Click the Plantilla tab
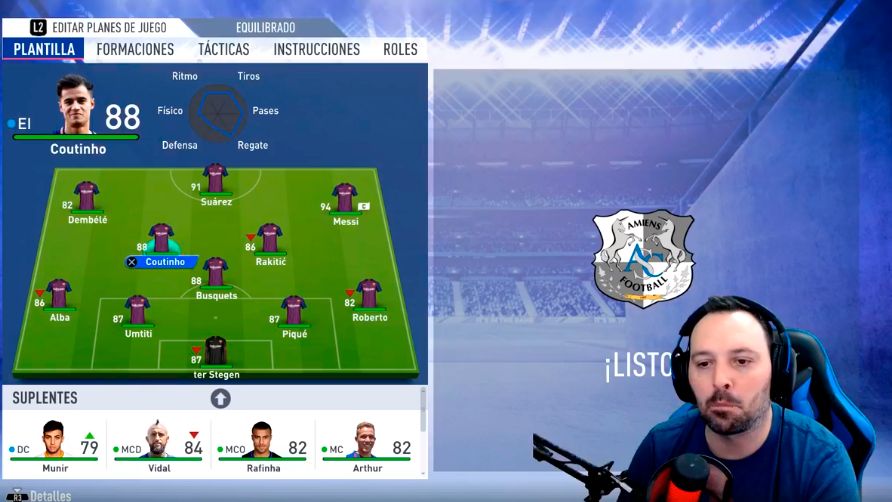 click(44, 49)
